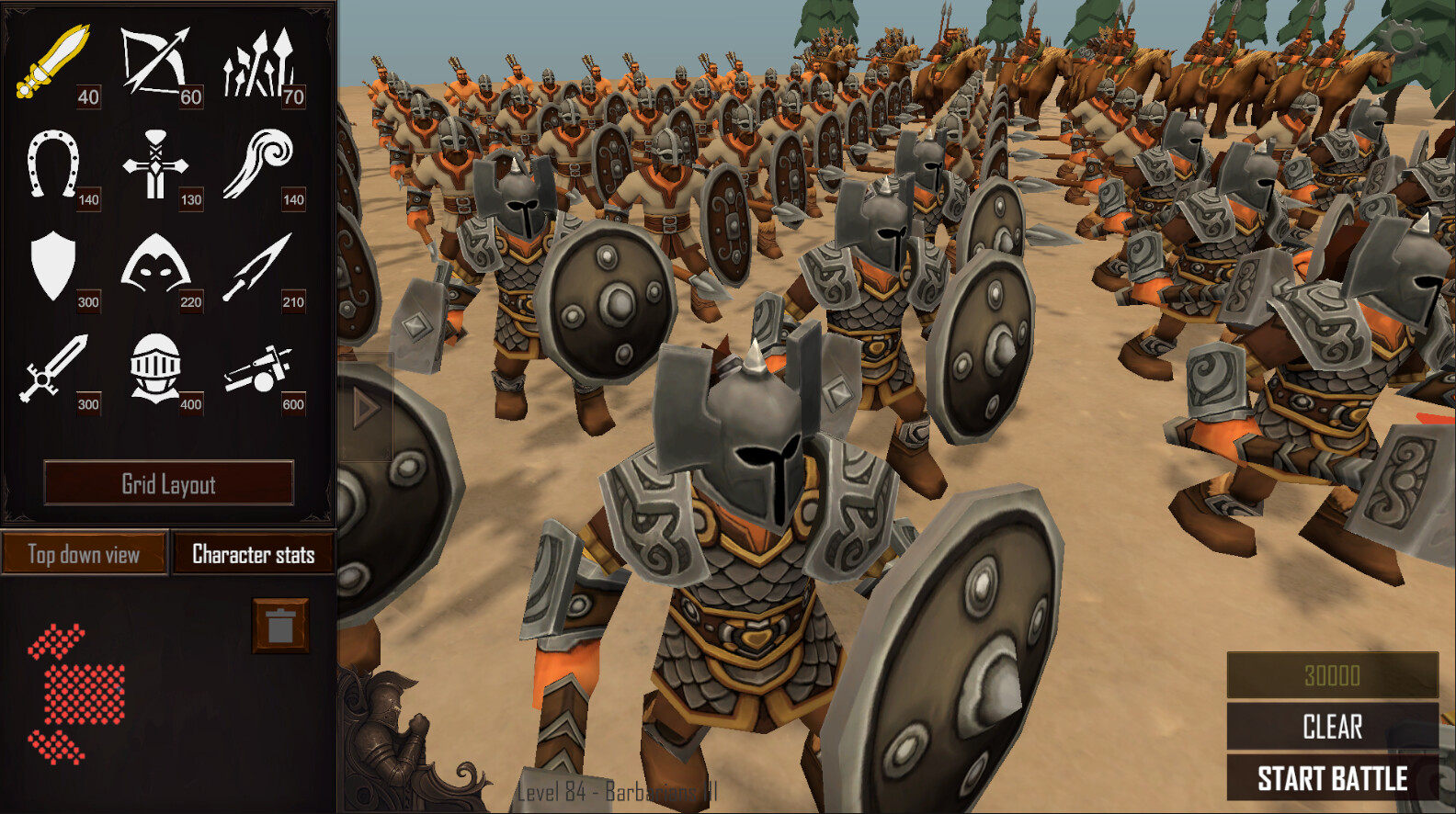Pick the shield defender unit costing 300

[52, 269]
